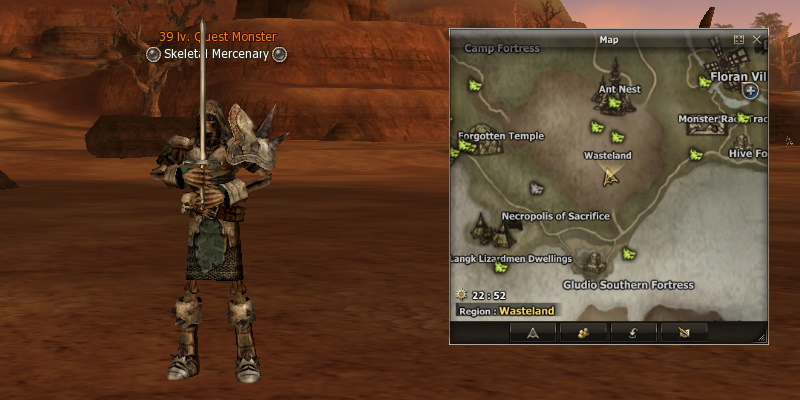800x400 pixels.
Task: Click the map toolbar button with curved arrow
Action: 633,332
